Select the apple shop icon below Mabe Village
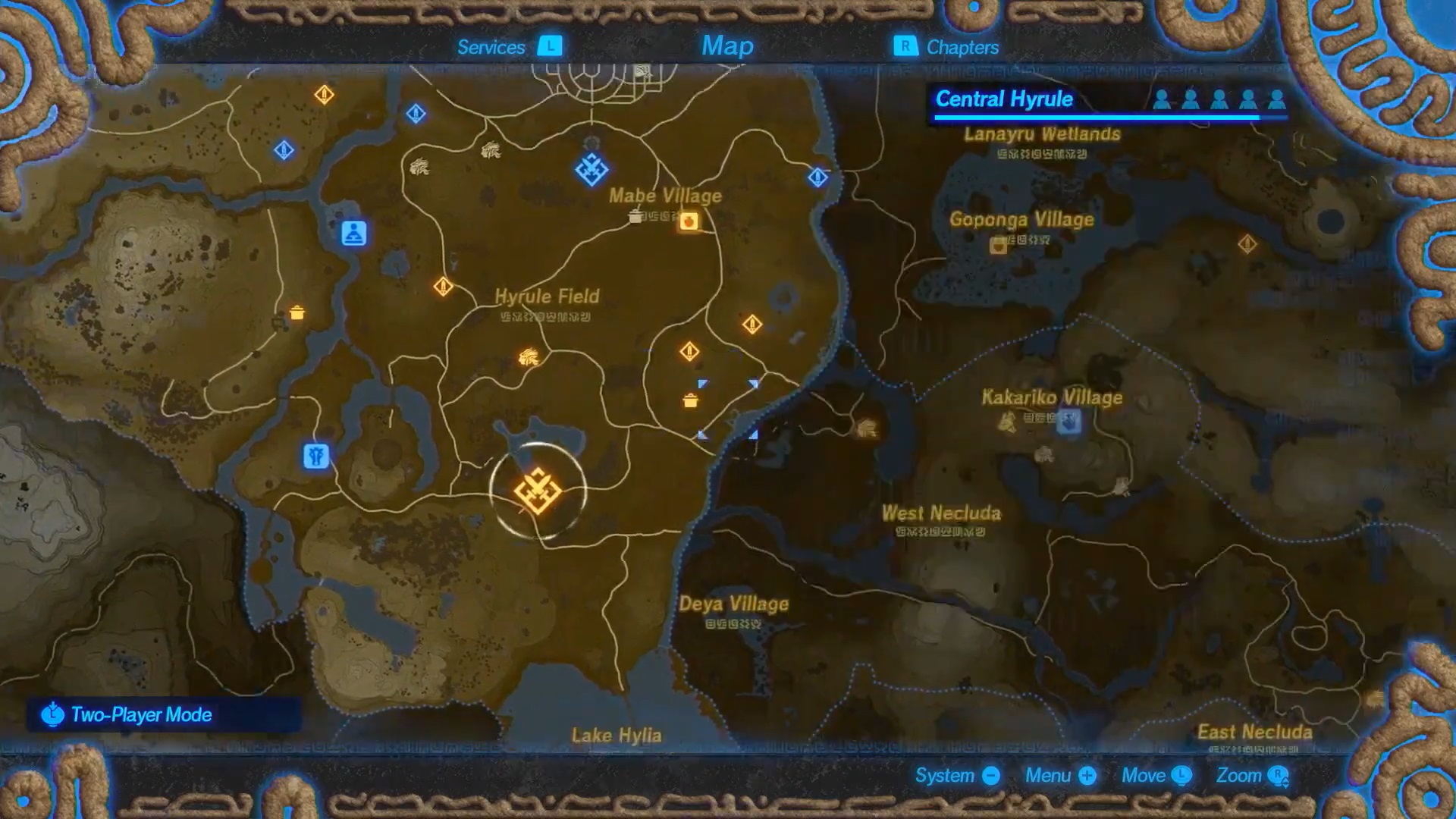Viewport: 1456px width, 819px height. (x=689, y=221)
